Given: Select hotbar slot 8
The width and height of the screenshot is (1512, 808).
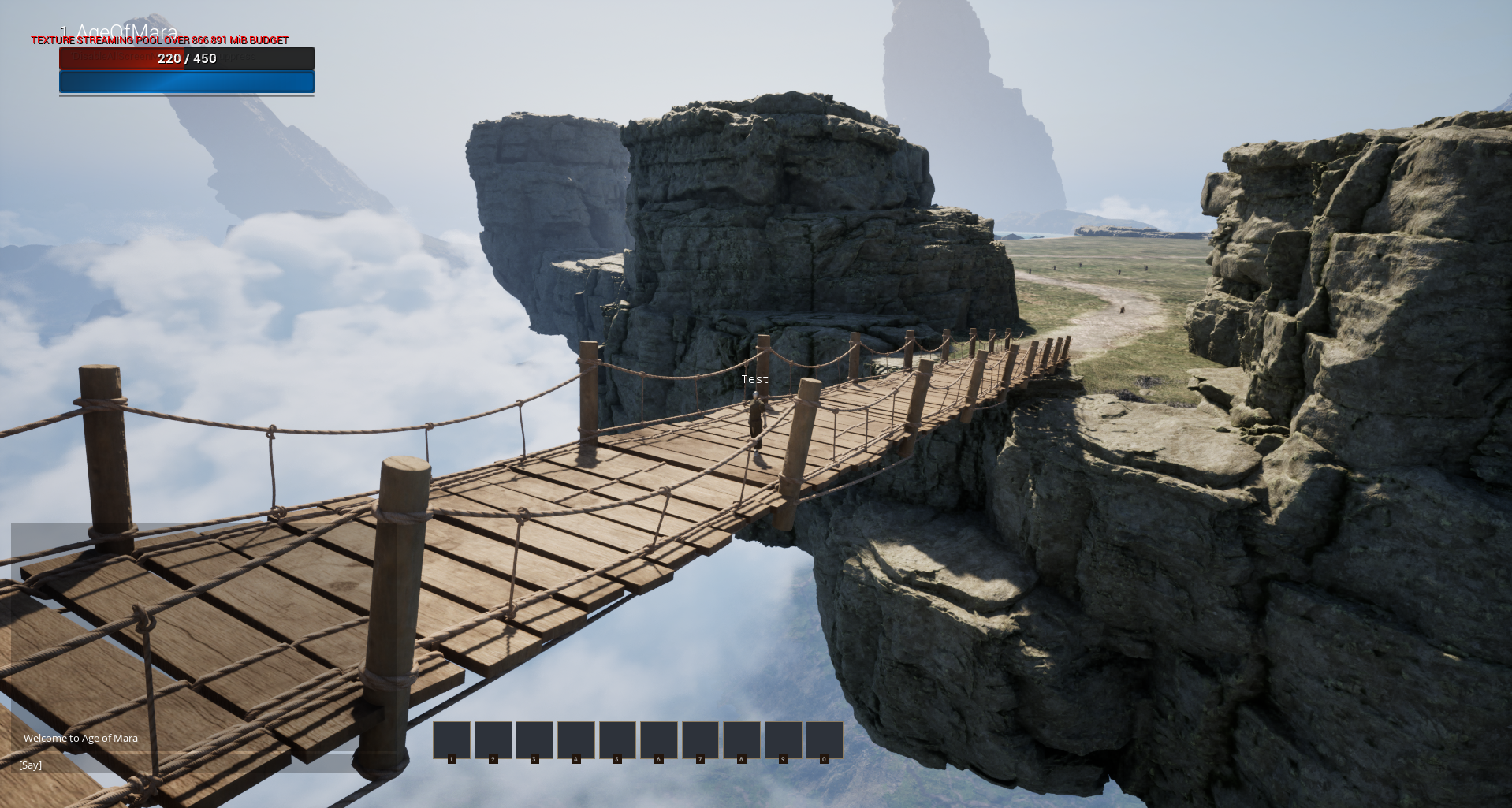Looking at the screenshot, I should 741,739.
